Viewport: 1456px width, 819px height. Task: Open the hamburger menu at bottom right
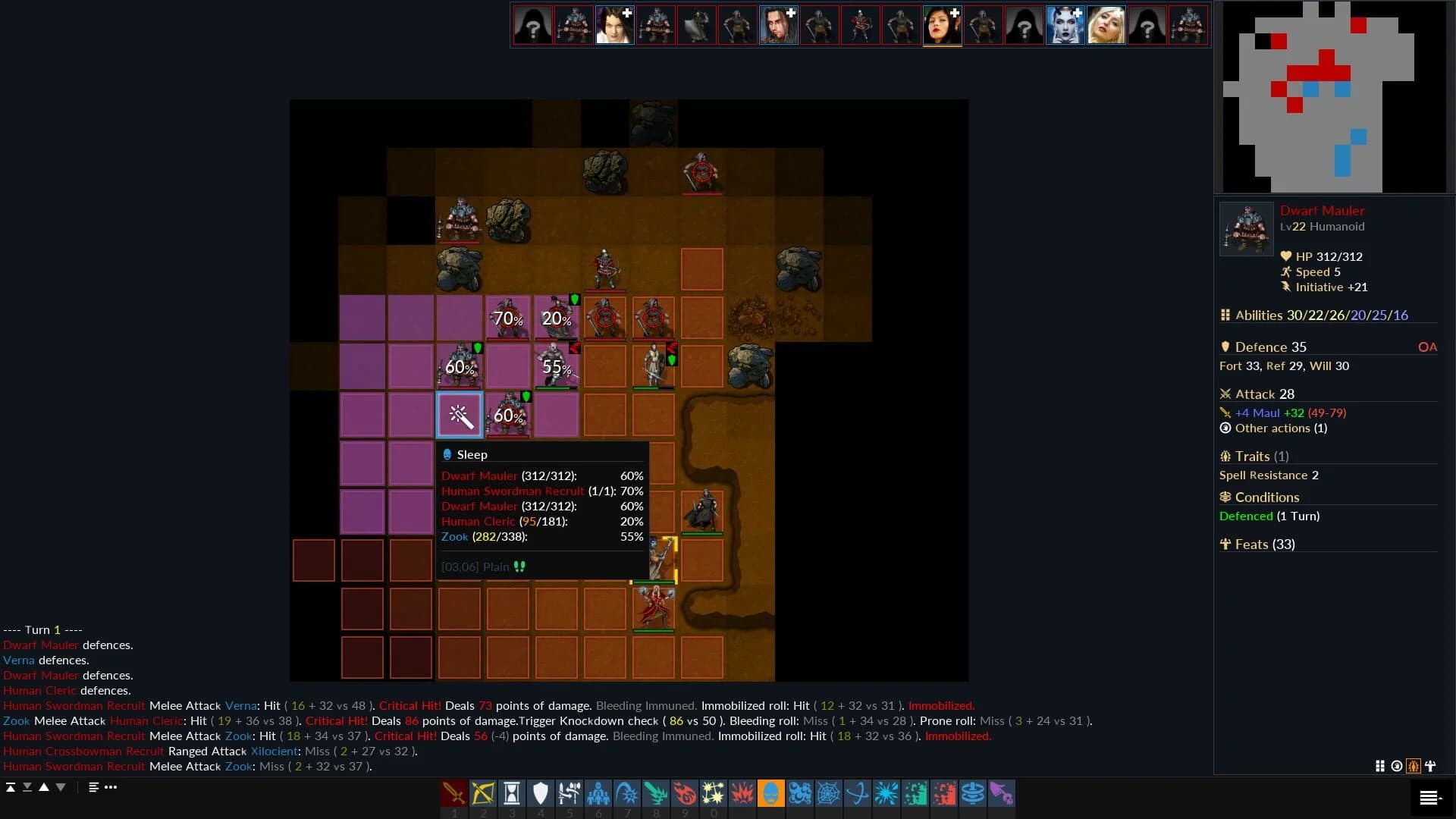(x=1430, y=797)
